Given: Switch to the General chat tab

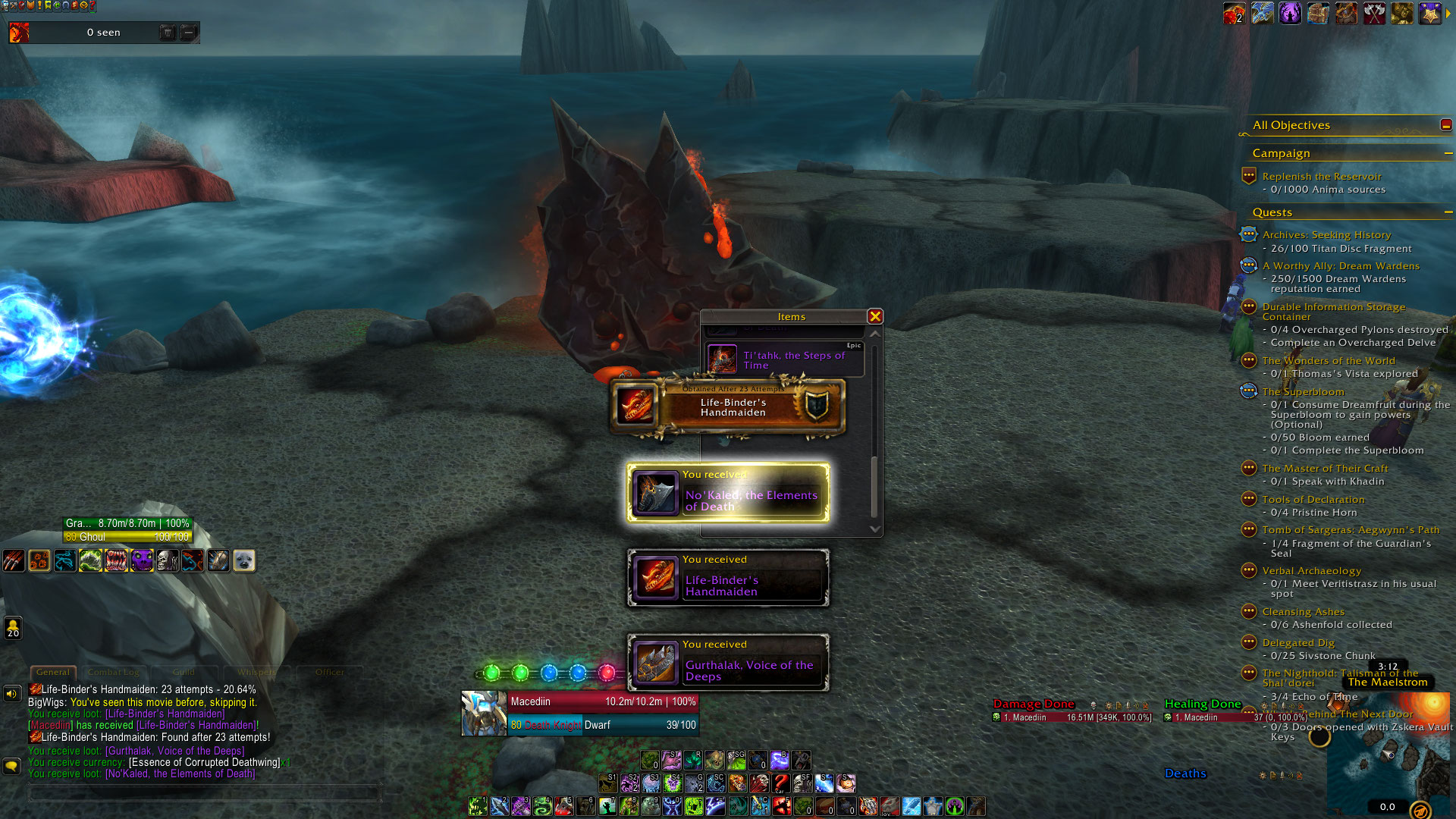Looking at the screenshot, I should [53, 673].
